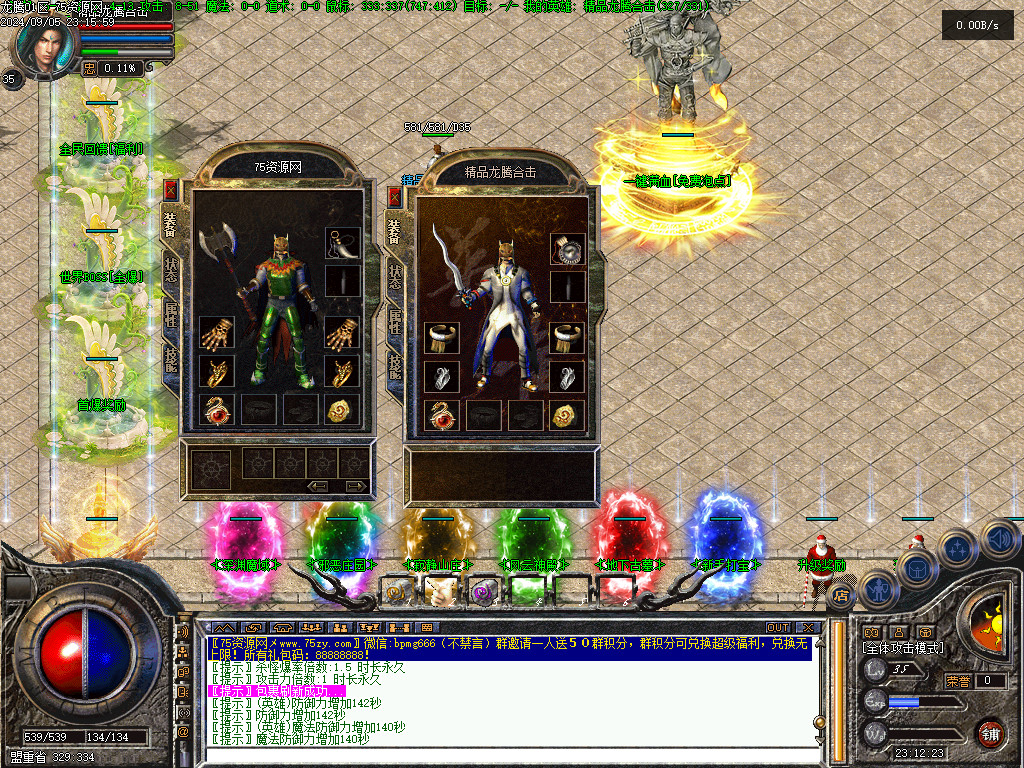Viewport: 1024px width, 768px height.
Task: Open the bag button with the chest icon
Action: tap(916, 569)
